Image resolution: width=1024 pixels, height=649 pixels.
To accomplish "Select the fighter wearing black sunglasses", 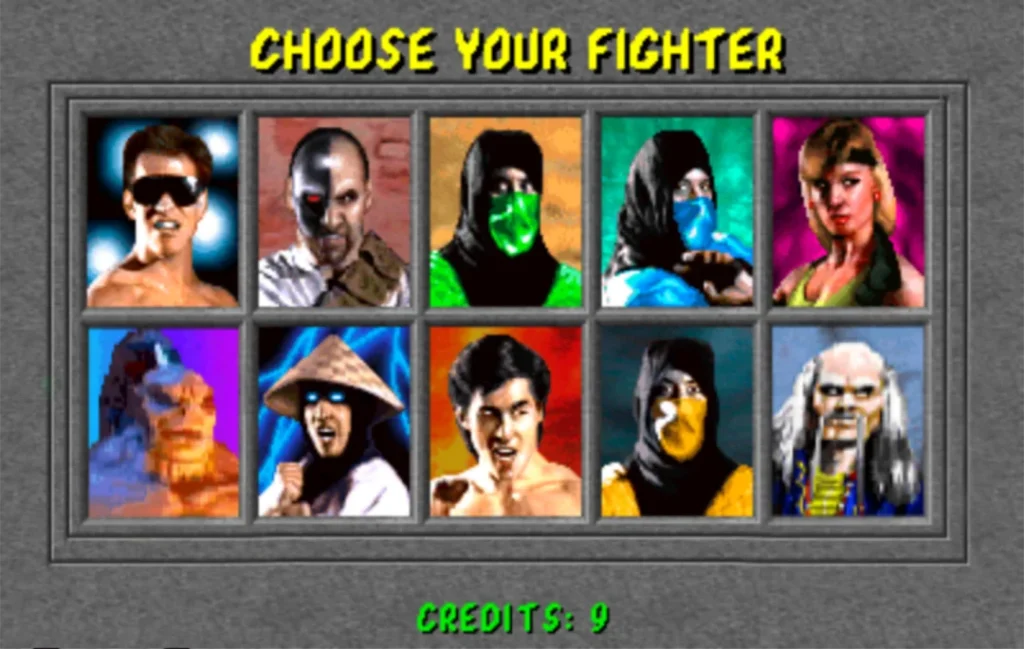I will tap(162, 212).
